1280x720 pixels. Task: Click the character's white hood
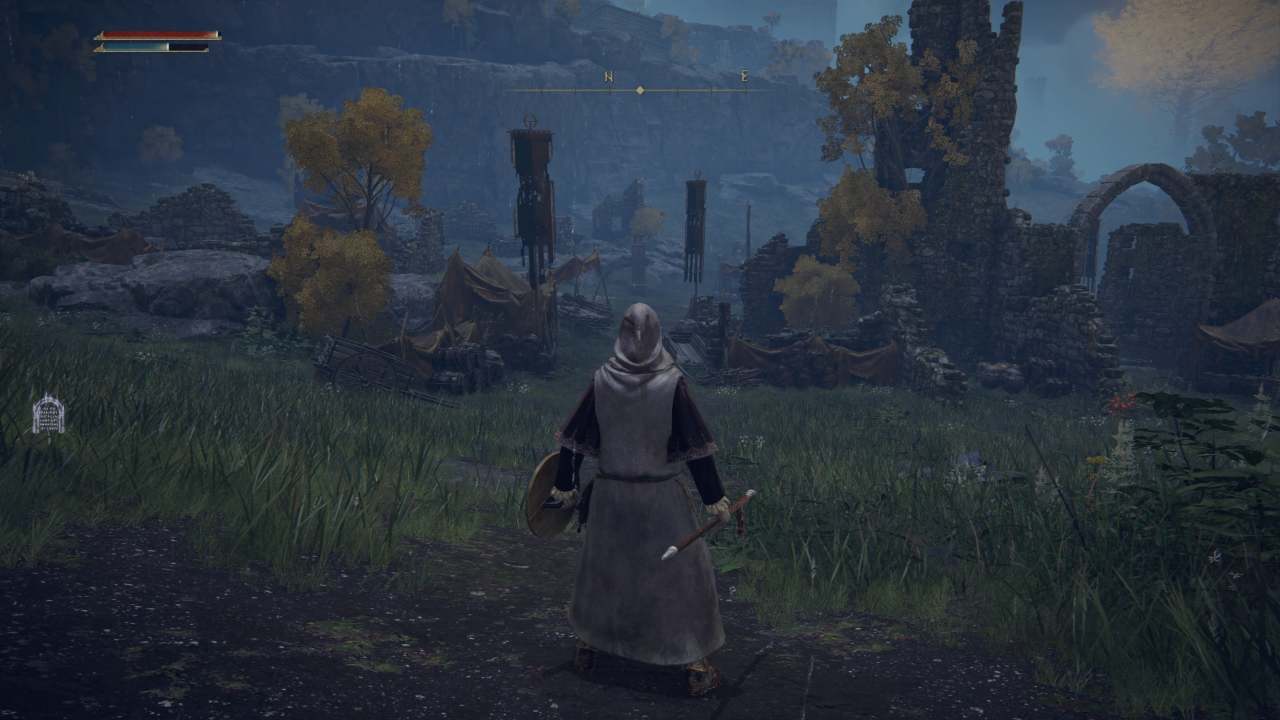[638, 330]
